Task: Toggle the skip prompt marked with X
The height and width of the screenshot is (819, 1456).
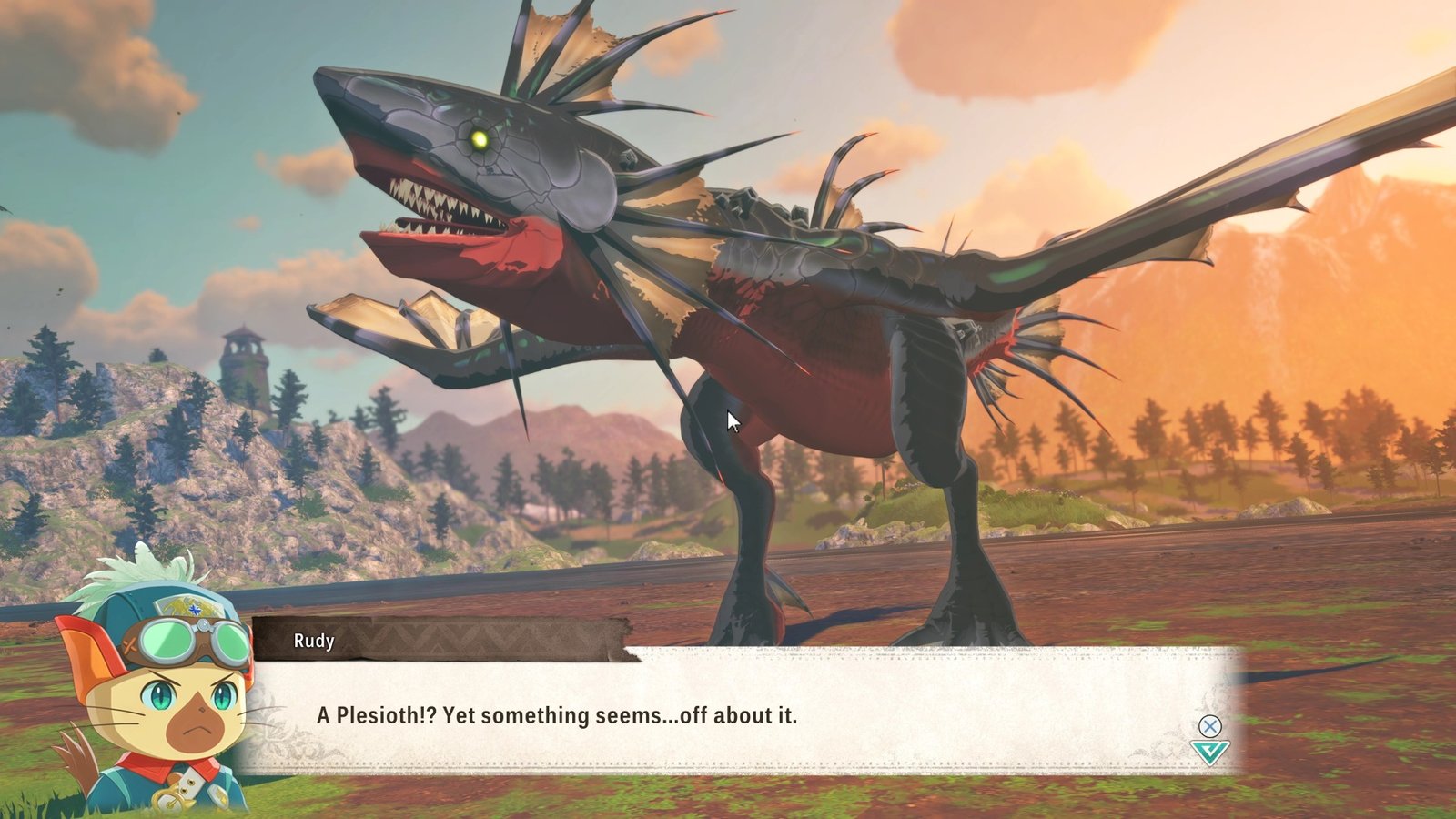Action: 1210,725
